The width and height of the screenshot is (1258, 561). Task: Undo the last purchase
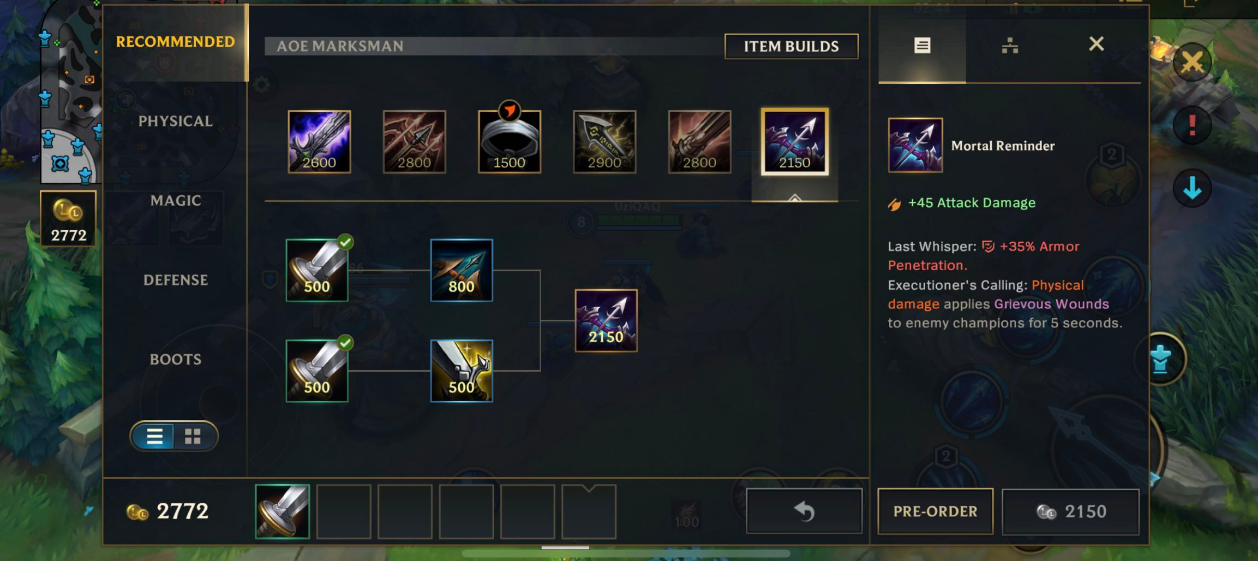[804, 511]
